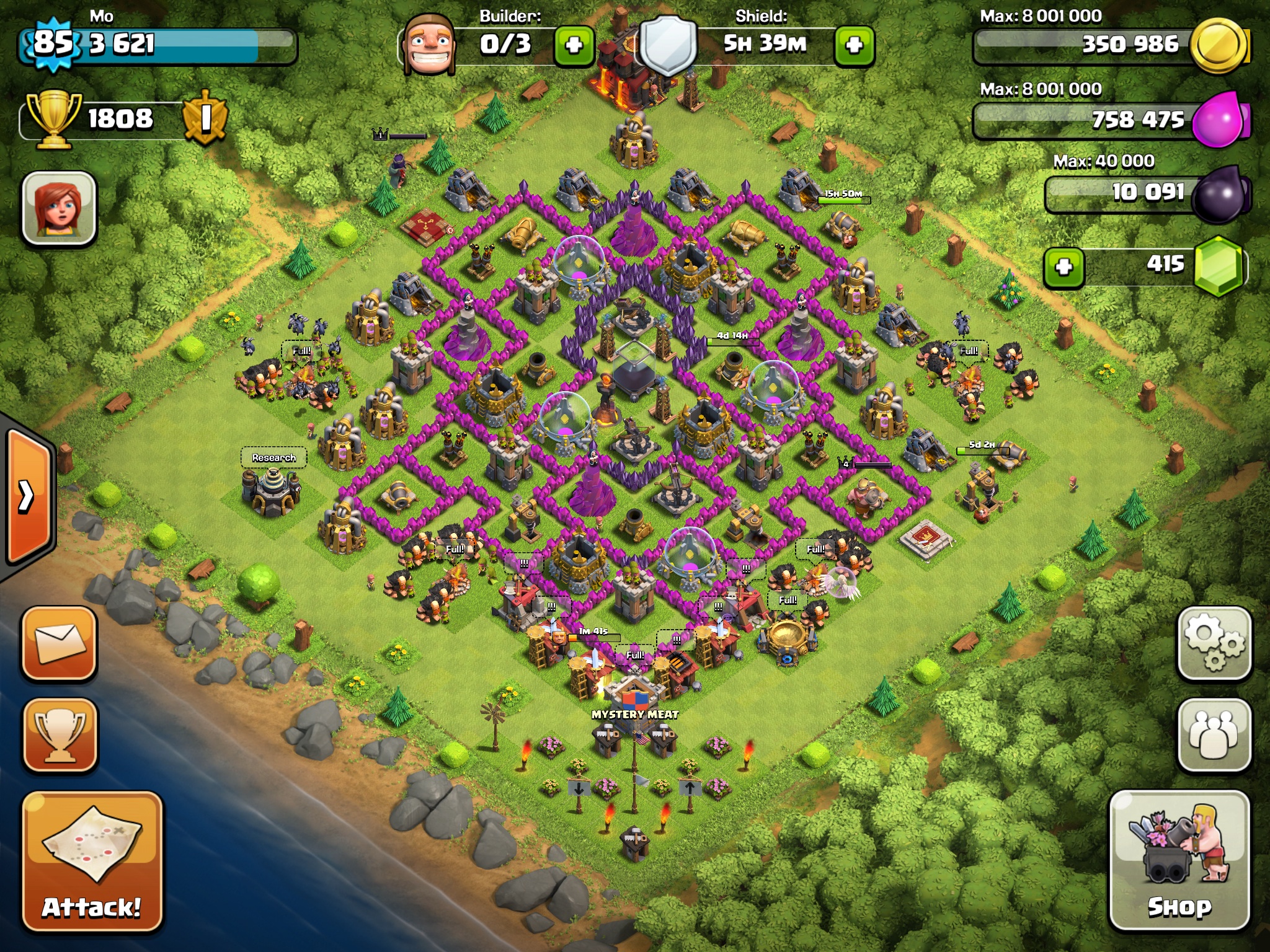
Task: Add a builder with green plus
Action: pos(574,45)
